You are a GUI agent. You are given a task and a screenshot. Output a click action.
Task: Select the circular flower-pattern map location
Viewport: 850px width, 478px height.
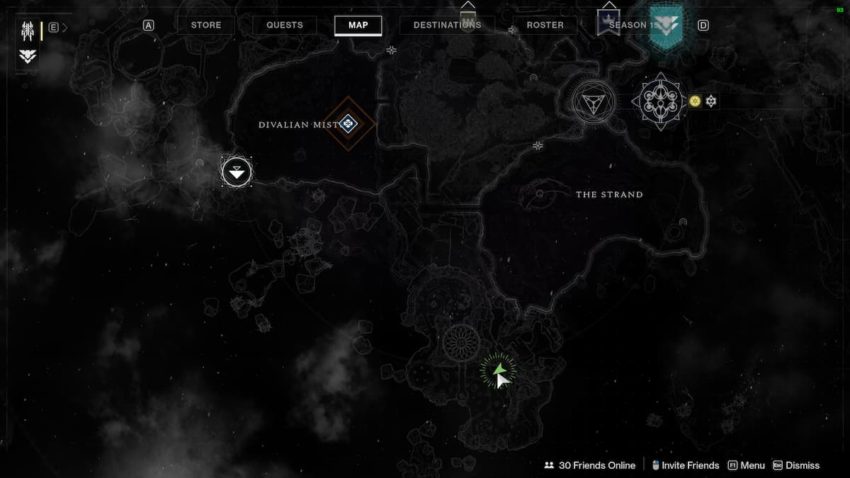[x=461, y=344]
